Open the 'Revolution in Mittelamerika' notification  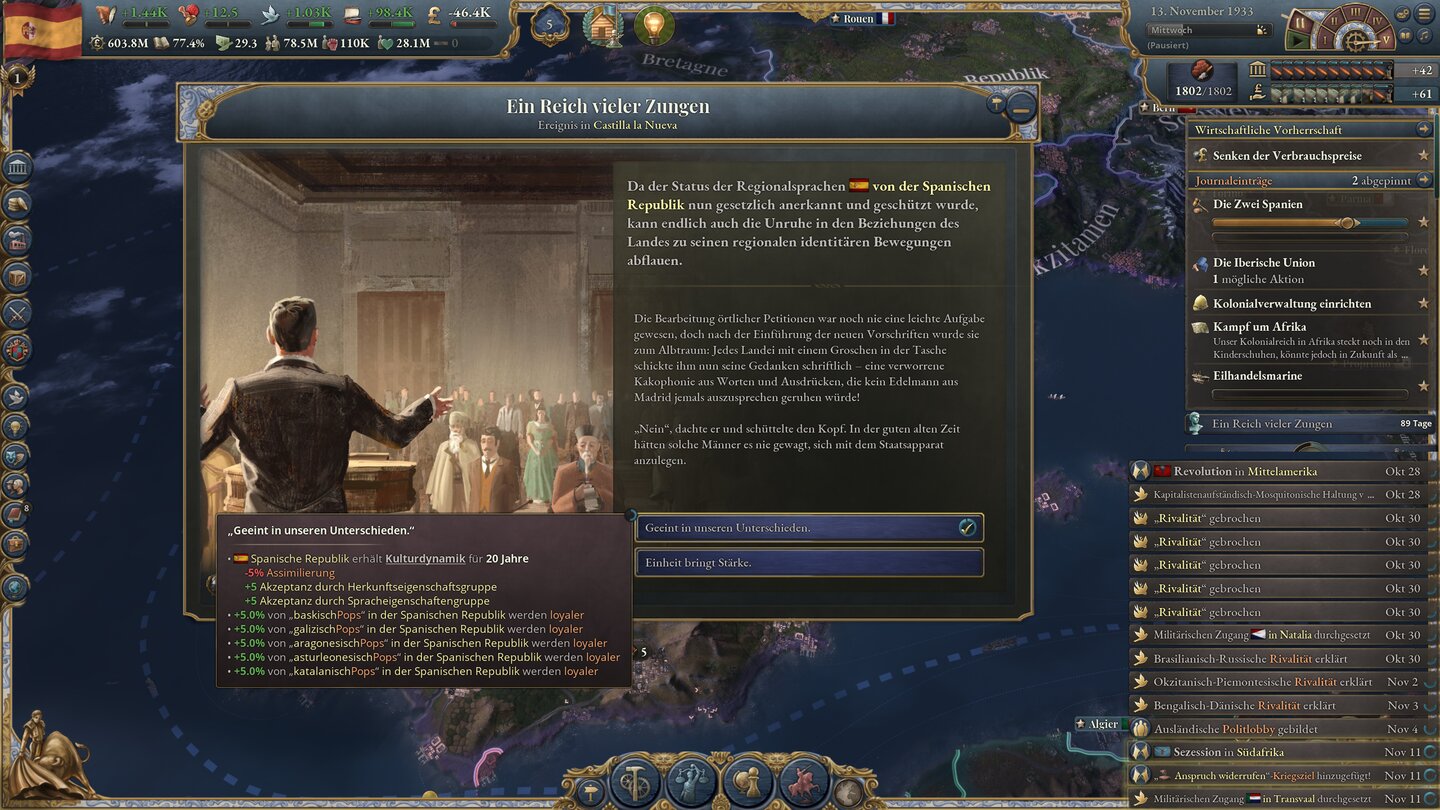[1280, 471]
